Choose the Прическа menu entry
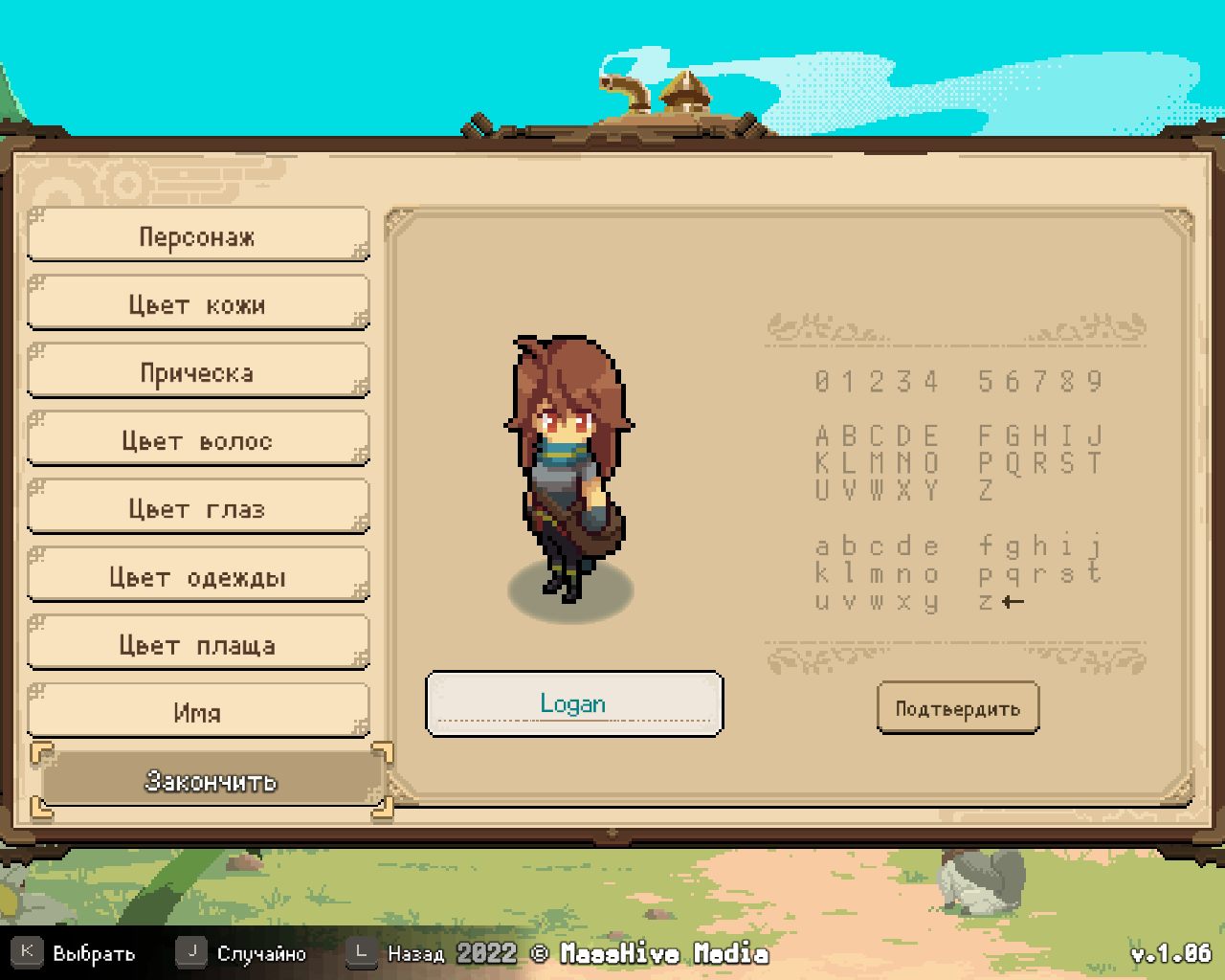 (x=197, y=371)
